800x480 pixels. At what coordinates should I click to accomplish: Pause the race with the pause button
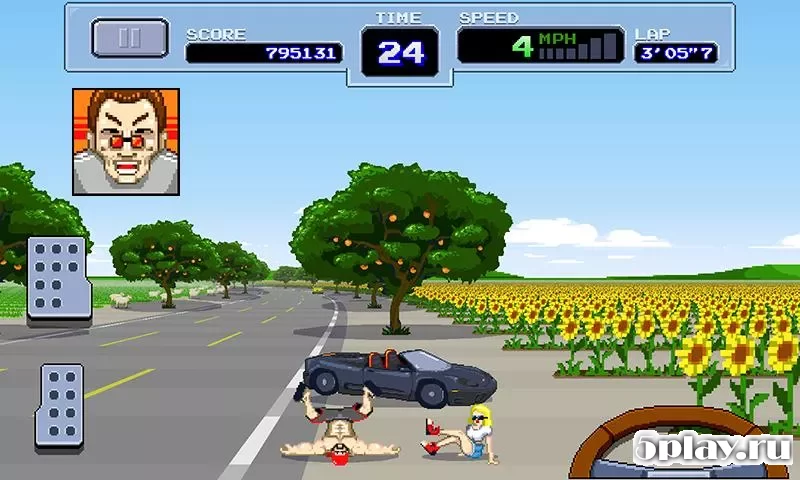click(x=130, y=38)
